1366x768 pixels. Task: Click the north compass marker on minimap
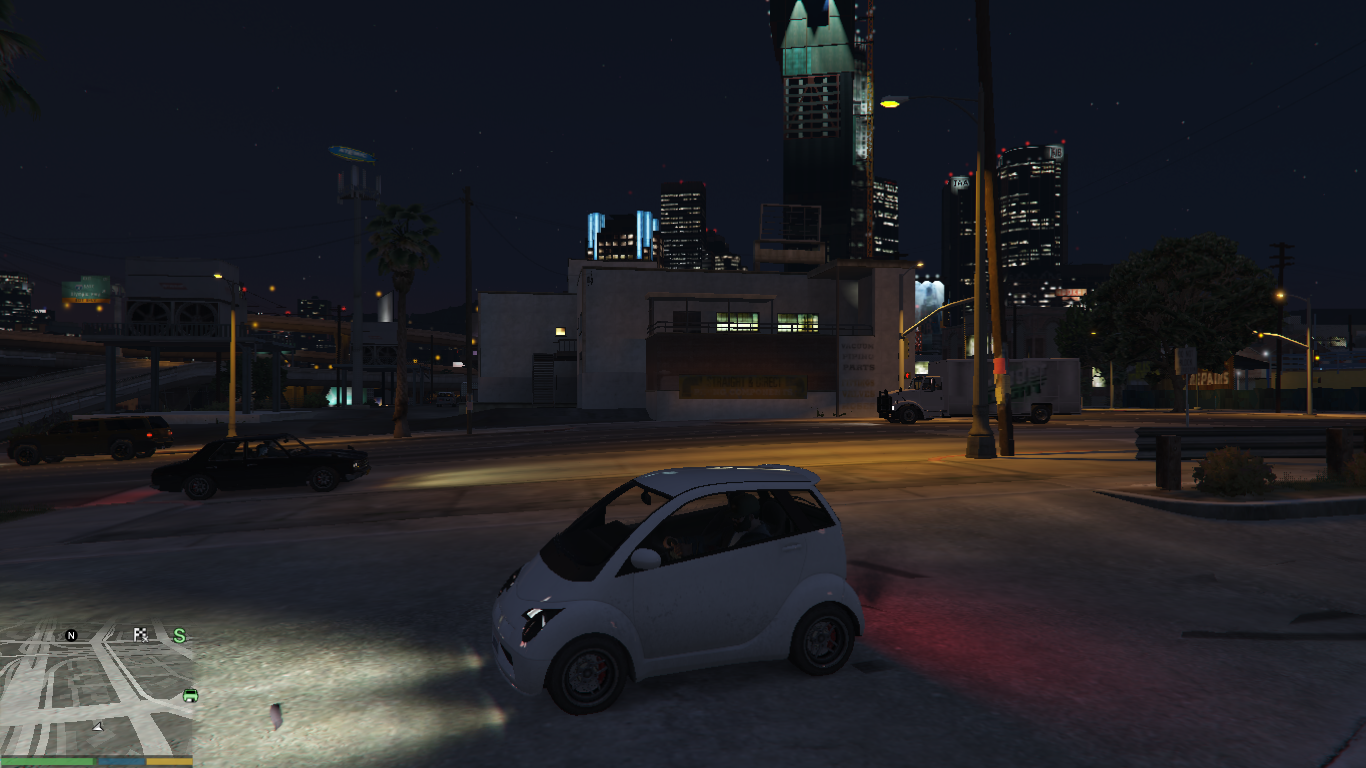(x=71, y=635)
